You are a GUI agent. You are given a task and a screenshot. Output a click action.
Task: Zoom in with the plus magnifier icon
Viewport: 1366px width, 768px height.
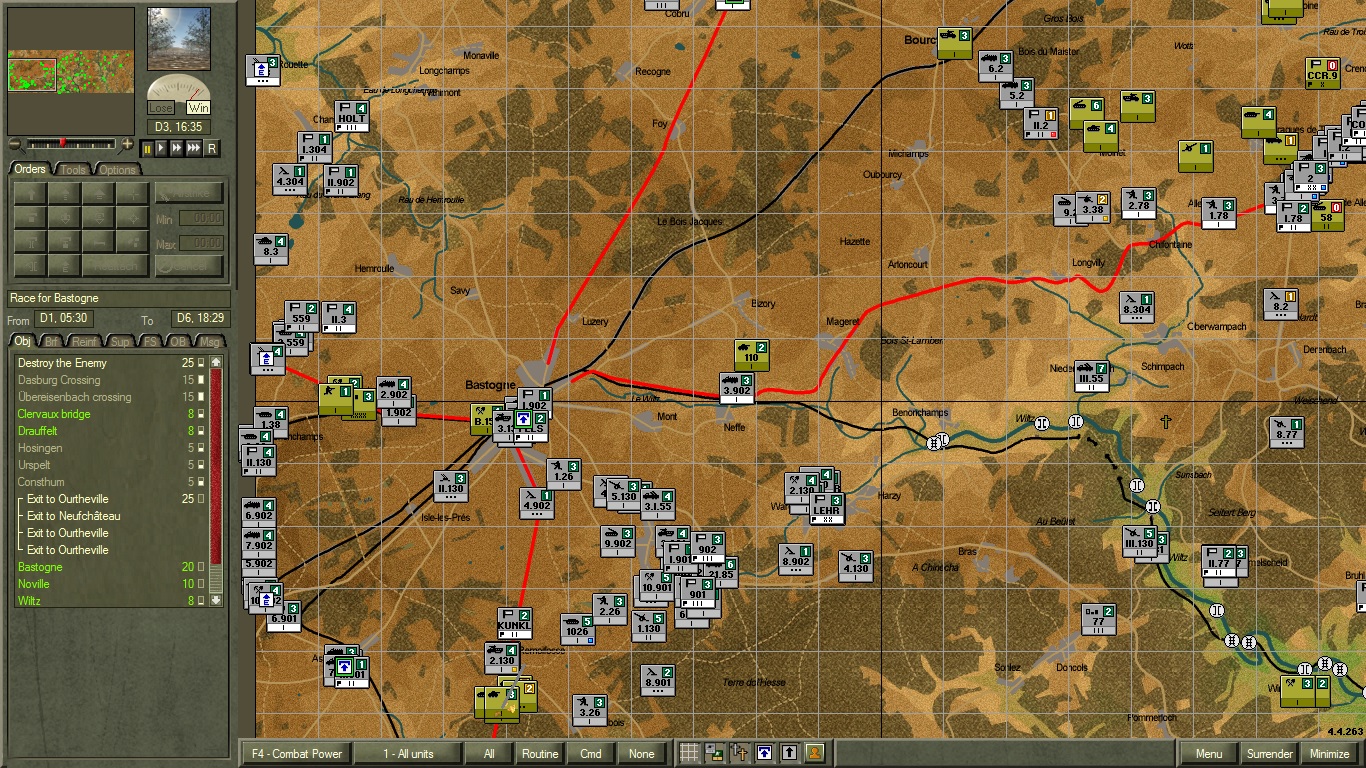tap(126, 145)
